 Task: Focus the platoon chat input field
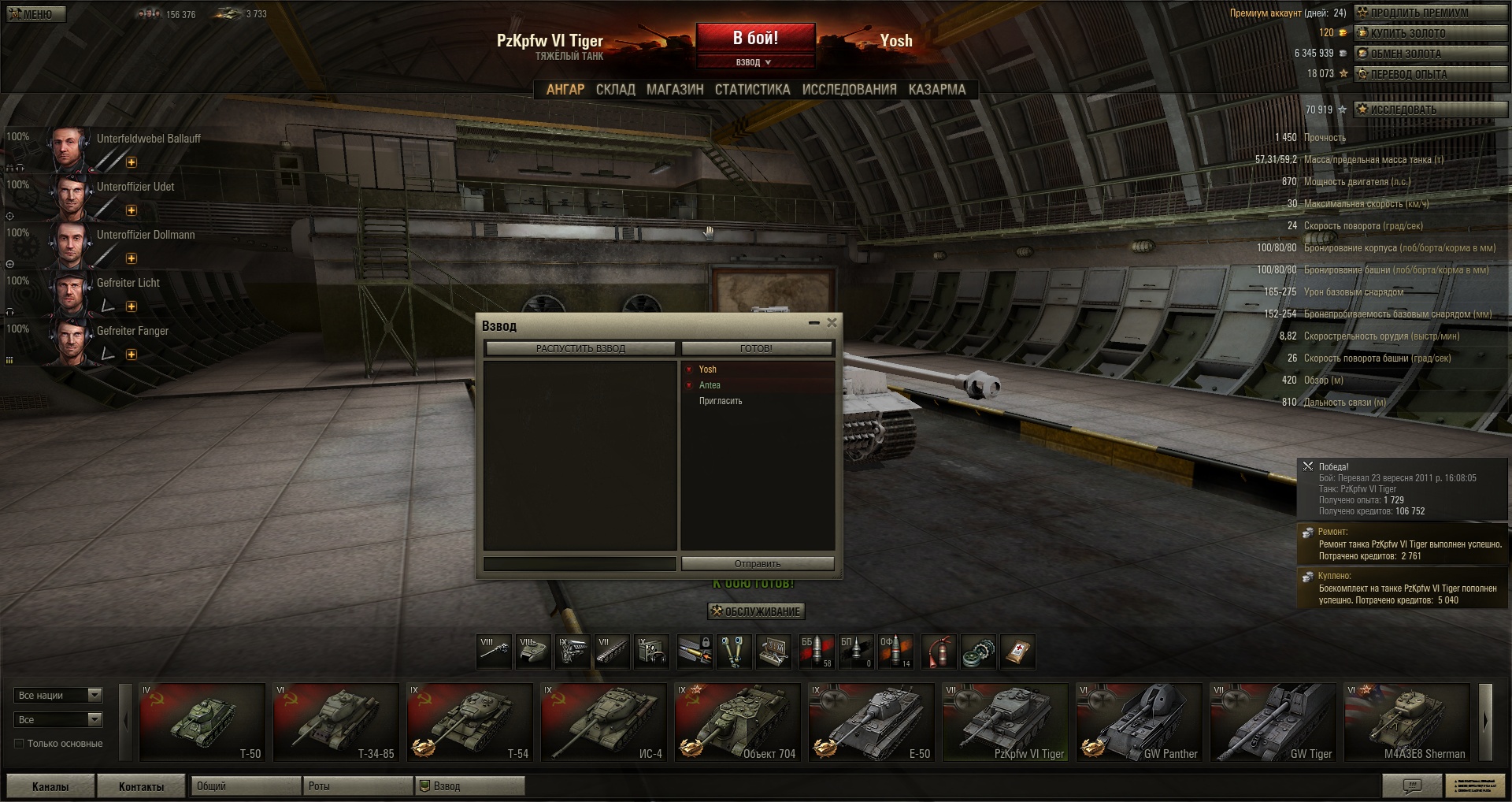coord(580,563)
